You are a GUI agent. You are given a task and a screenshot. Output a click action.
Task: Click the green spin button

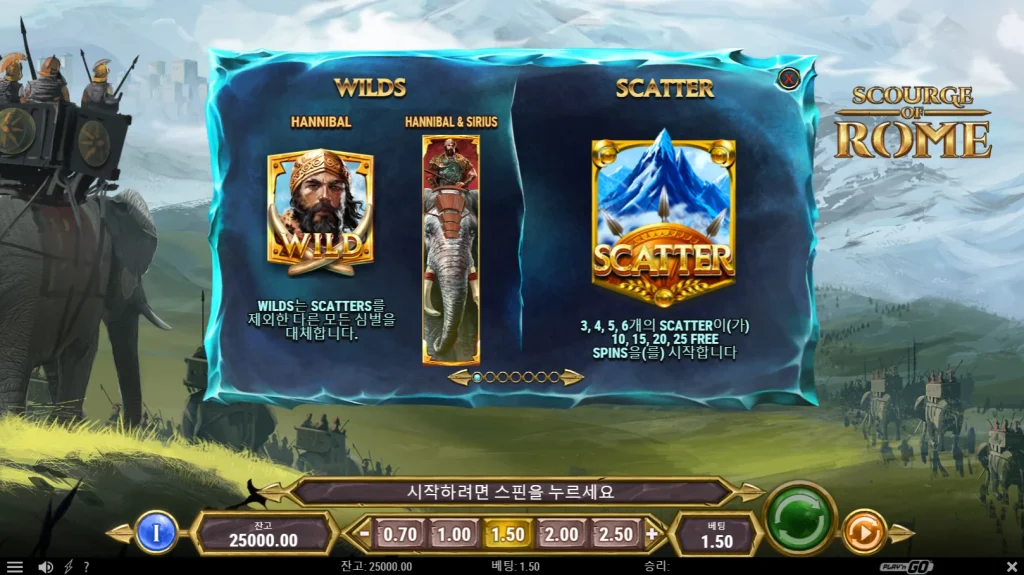(x=799, y=518)
